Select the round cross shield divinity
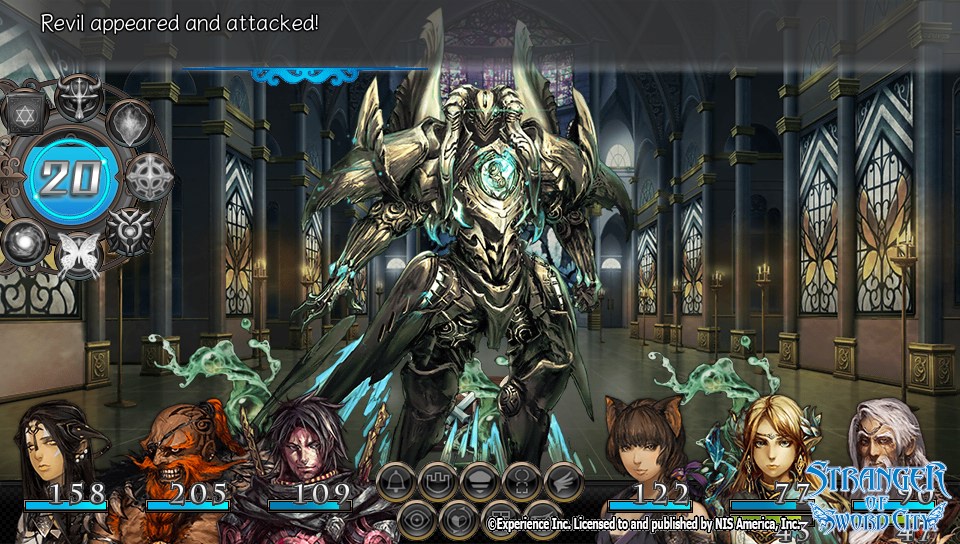Screen dimensions: 960x544 pyautogui.click(x=150, y=176)
